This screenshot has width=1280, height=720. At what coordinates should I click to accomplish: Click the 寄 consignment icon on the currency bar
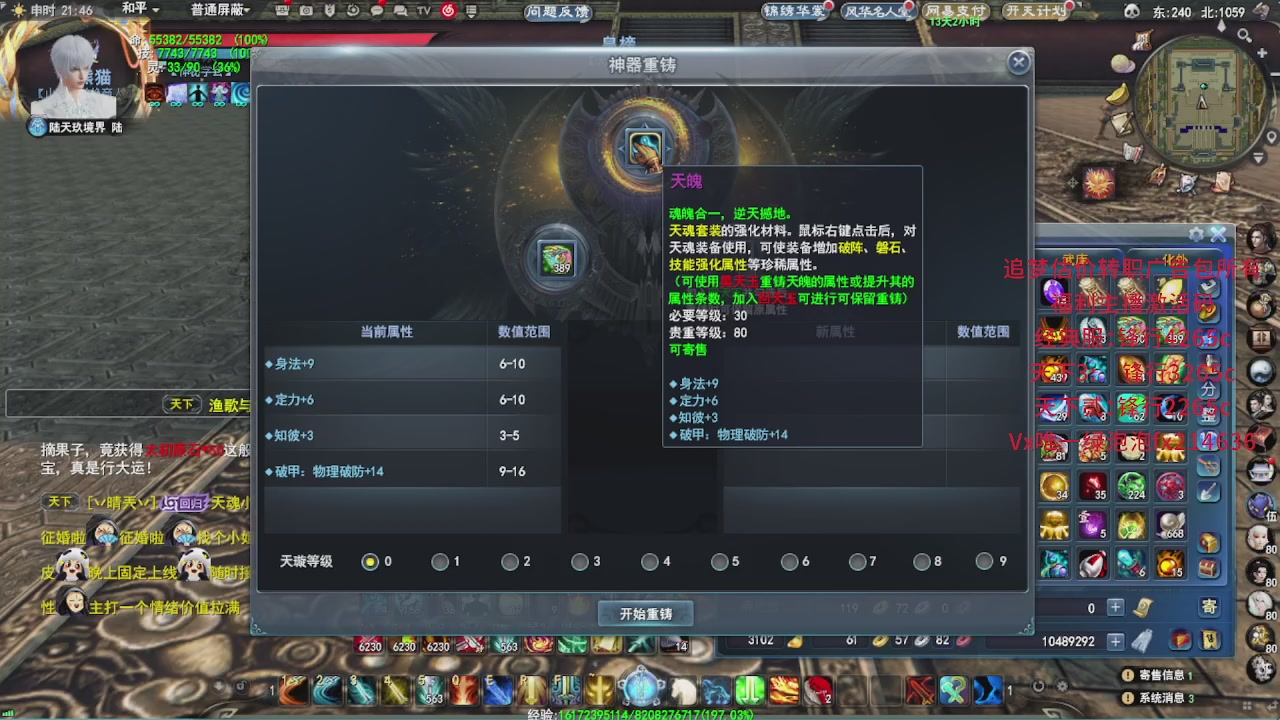point(1210,606)
